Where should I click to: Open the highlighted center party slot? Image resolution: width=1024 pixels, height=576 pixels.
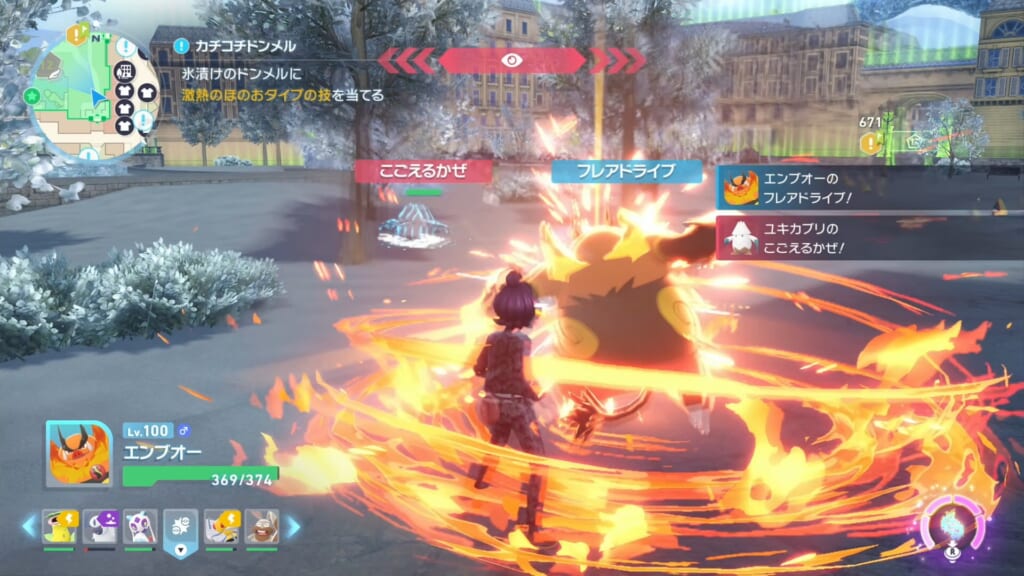pyautogui.click(x=180, y=527)
